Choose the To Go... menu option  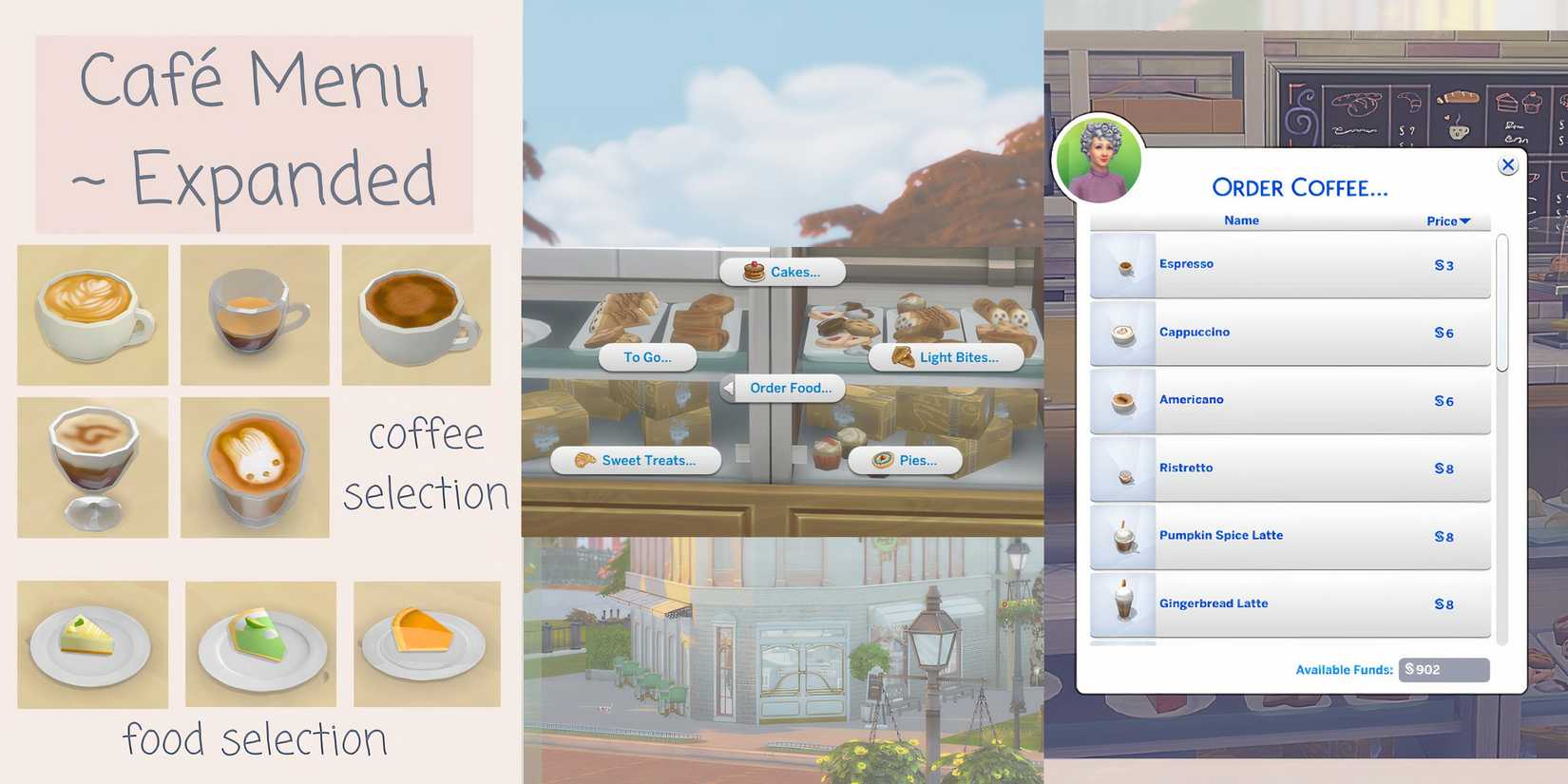(x=647, y=357)
